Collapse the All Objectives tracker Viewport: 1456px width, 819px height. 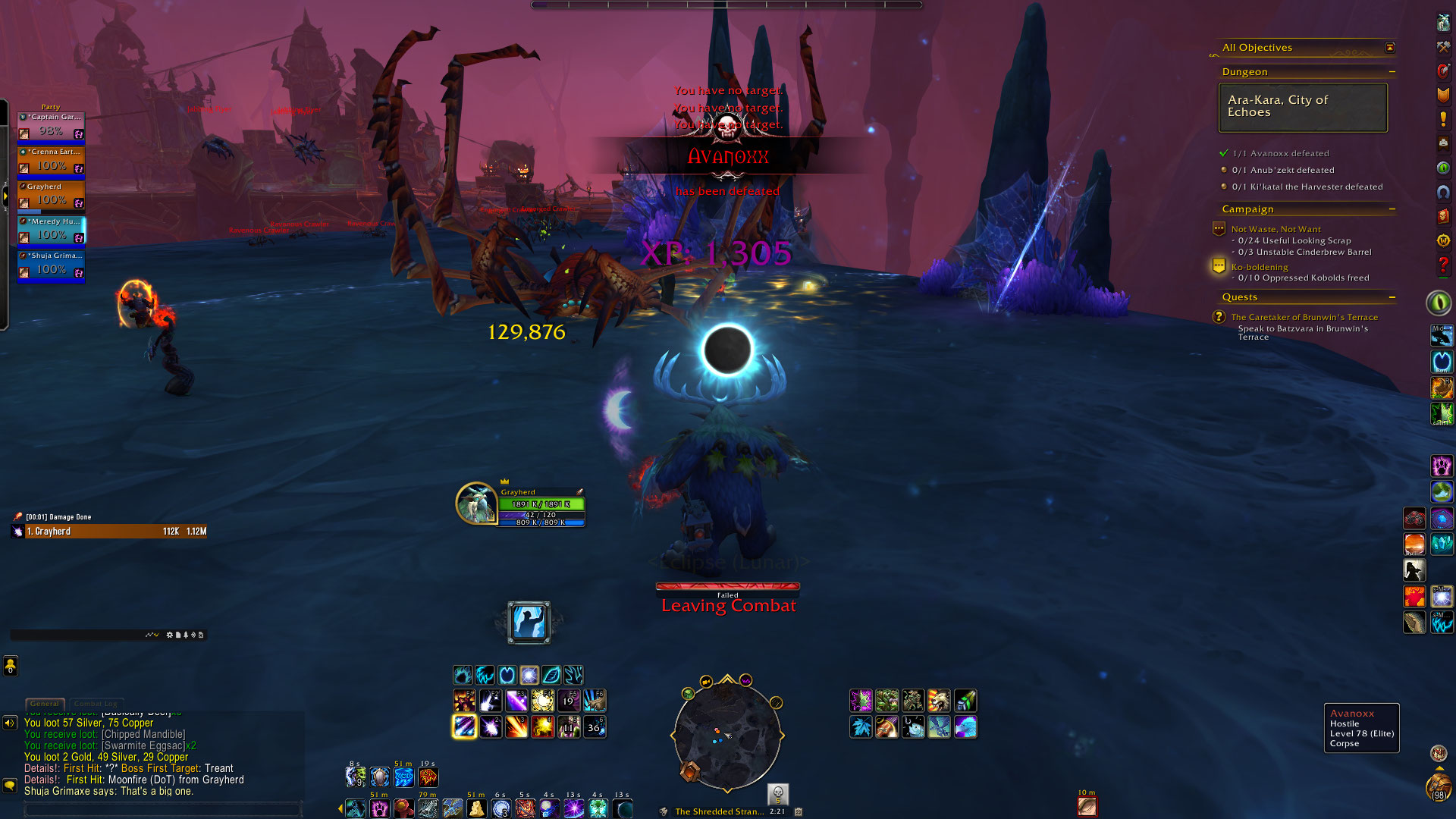(1389, 48)
